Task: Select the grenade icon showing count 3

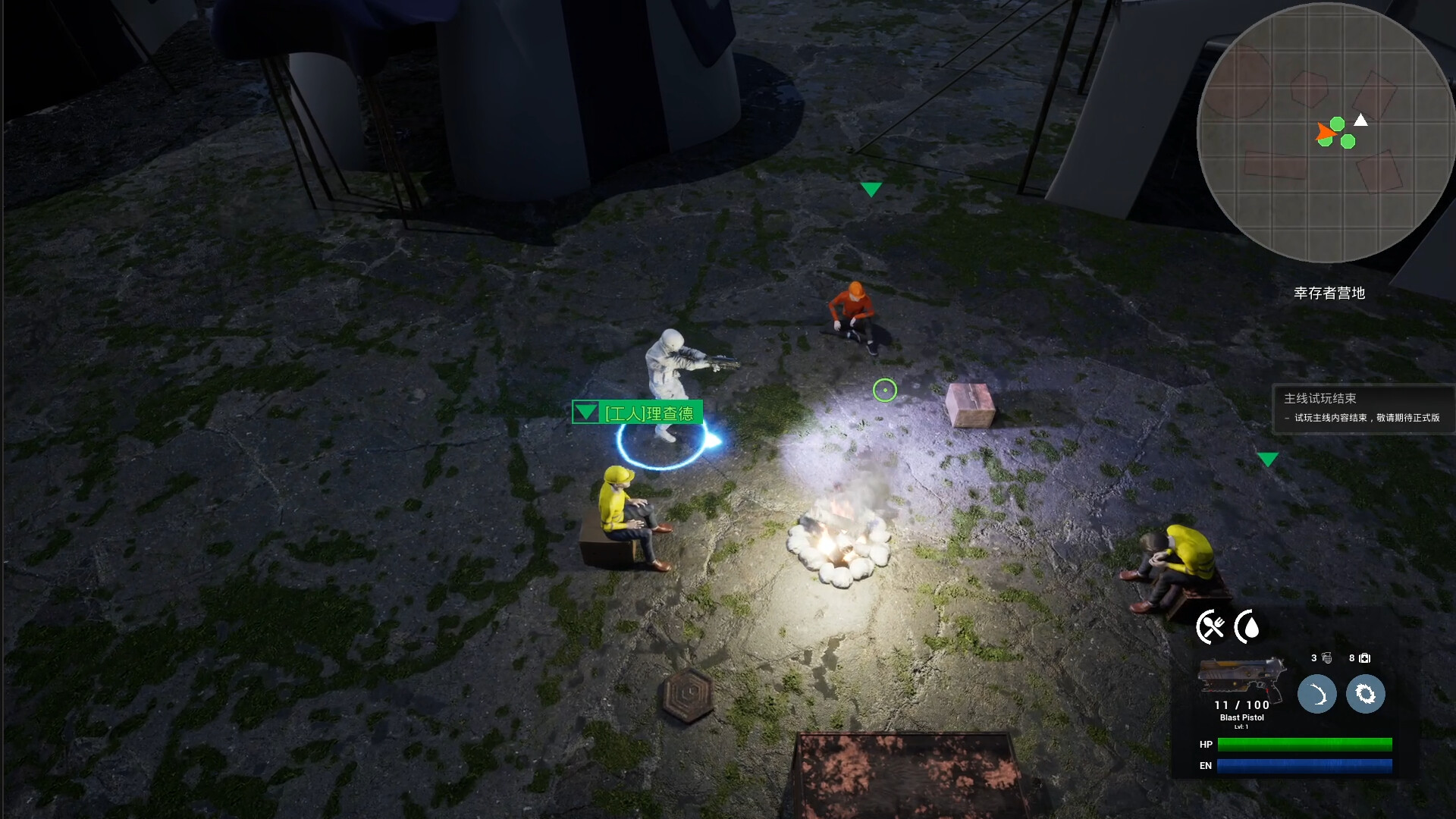Action: click(x=1326, y=658)
